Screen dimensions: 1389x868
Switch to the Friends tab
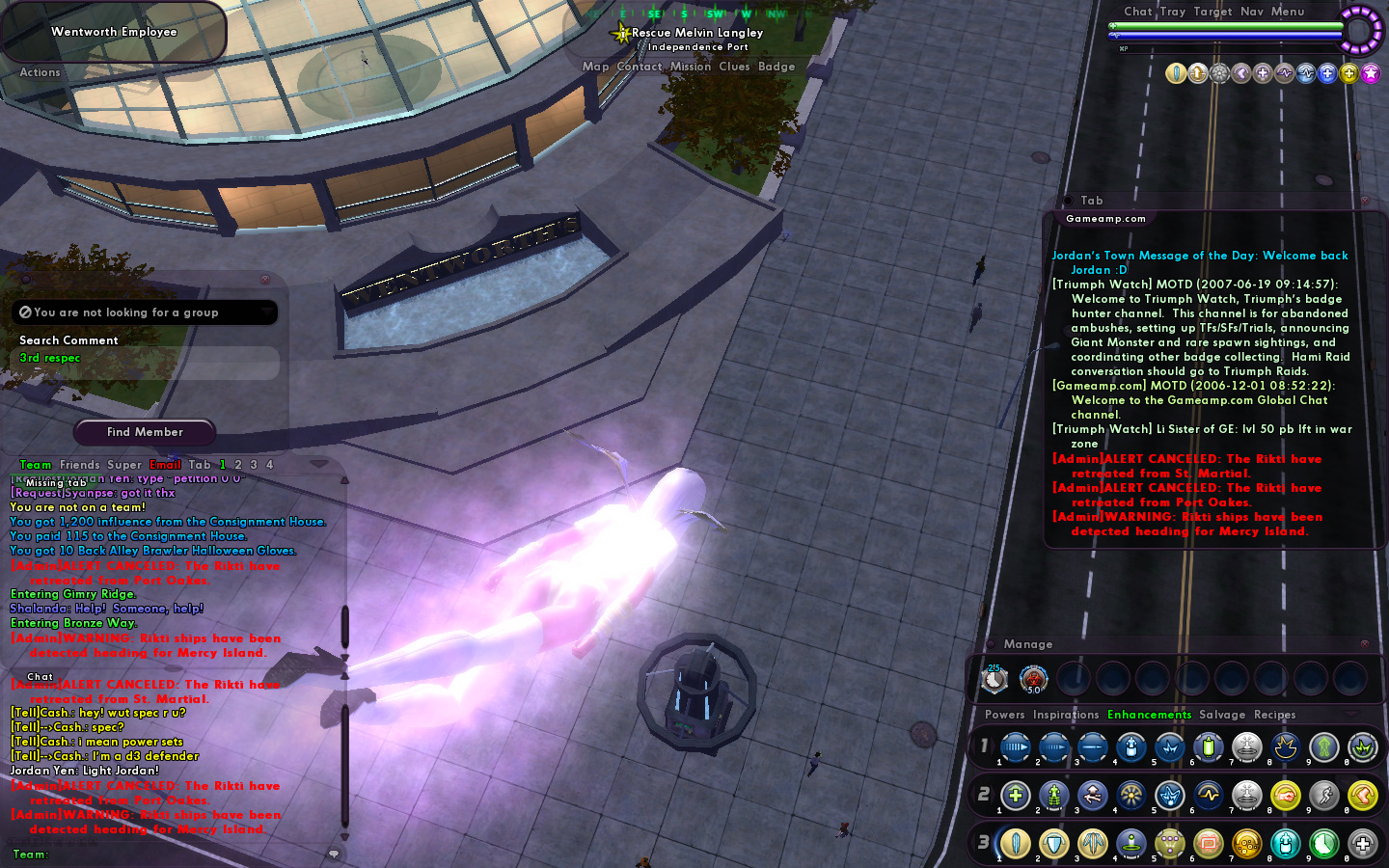click(80, 465)
